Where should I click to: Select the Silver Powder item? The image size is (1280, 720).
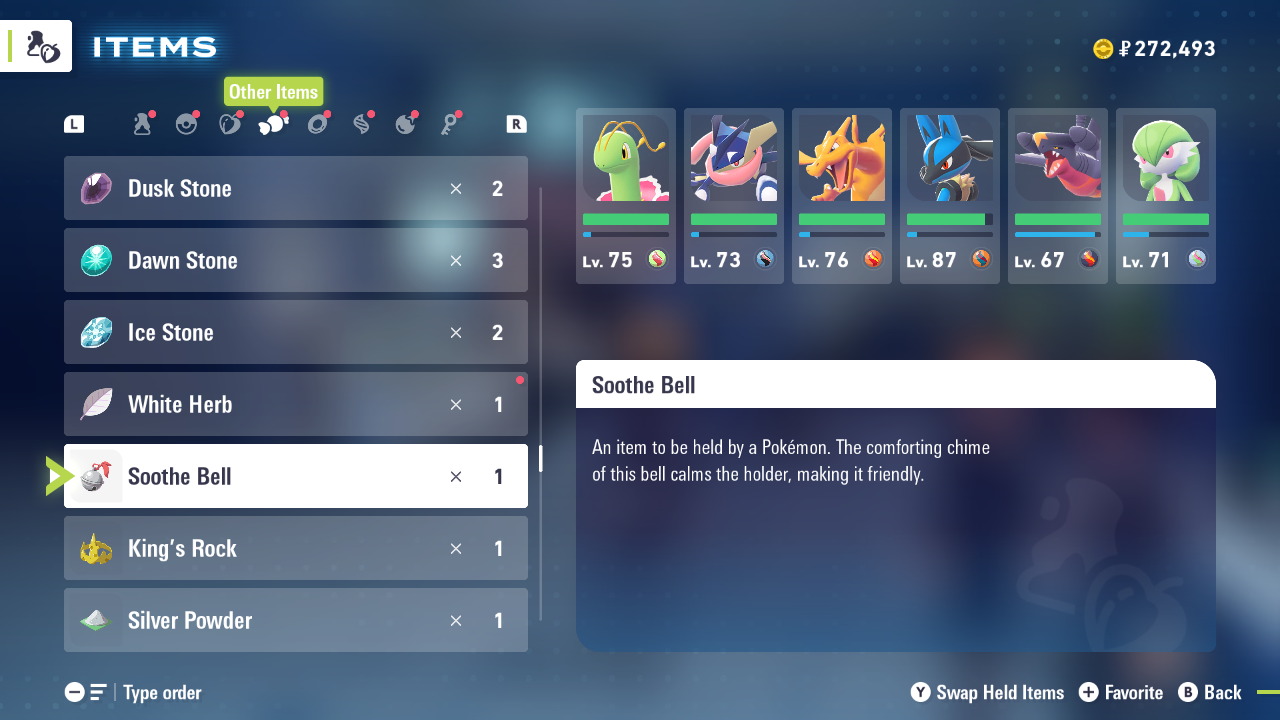tap(295, 620)
